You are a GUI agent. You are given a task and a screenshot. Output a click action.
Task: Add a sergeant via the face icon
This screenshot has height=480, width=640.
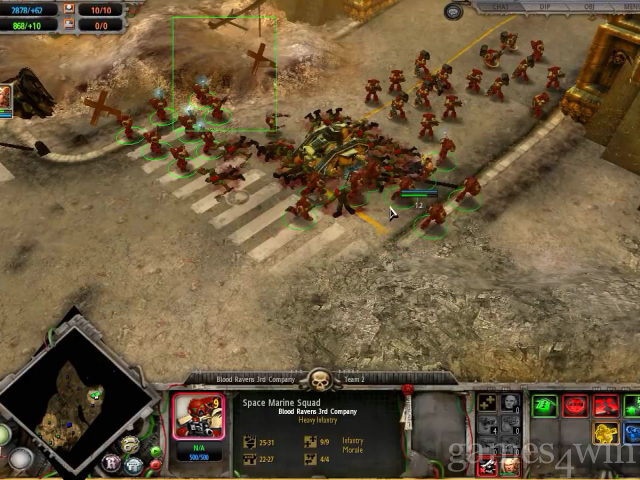click(510, 404)
